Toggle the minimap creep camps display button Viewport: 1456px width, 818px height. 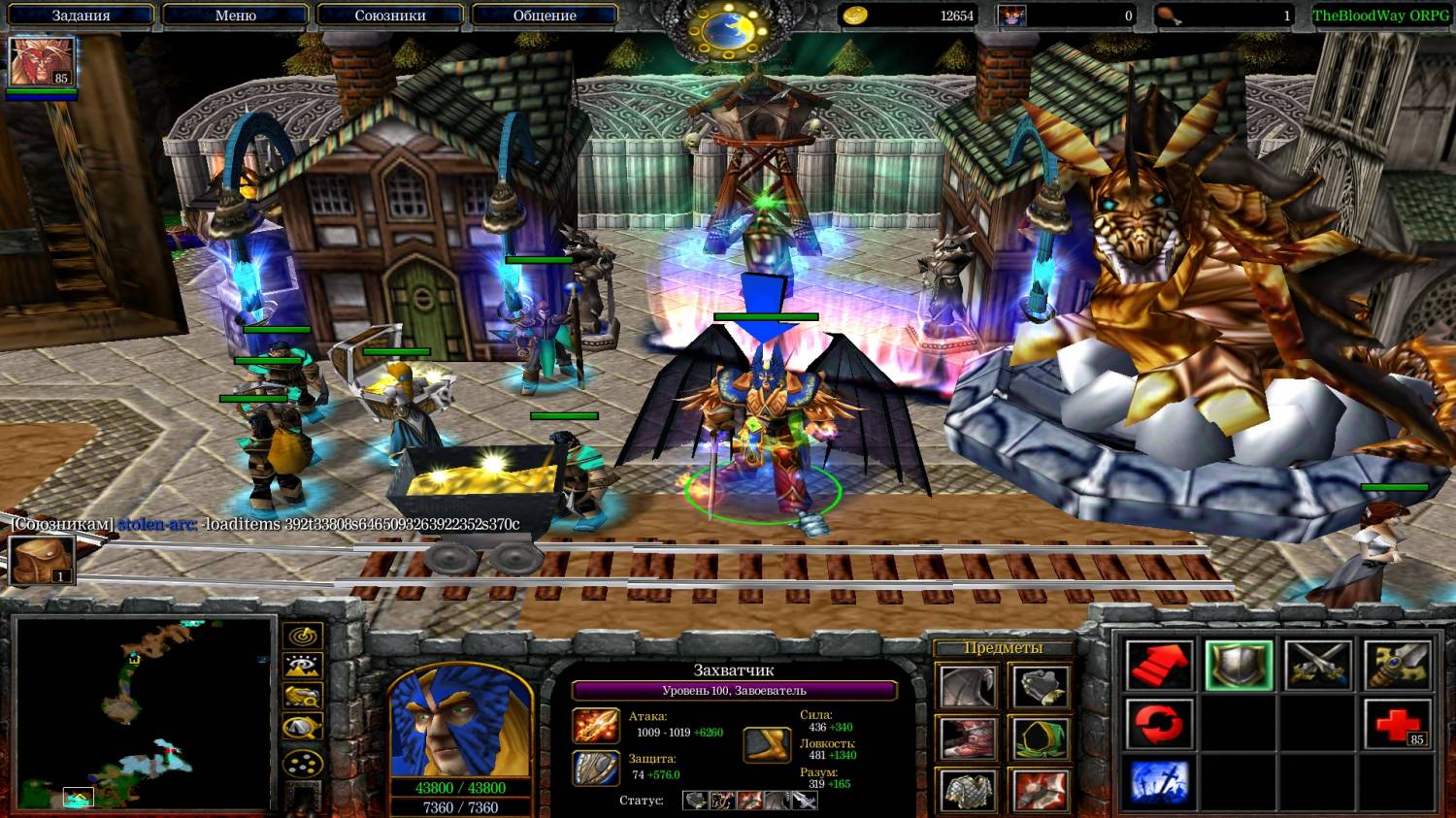coord(303,728)
